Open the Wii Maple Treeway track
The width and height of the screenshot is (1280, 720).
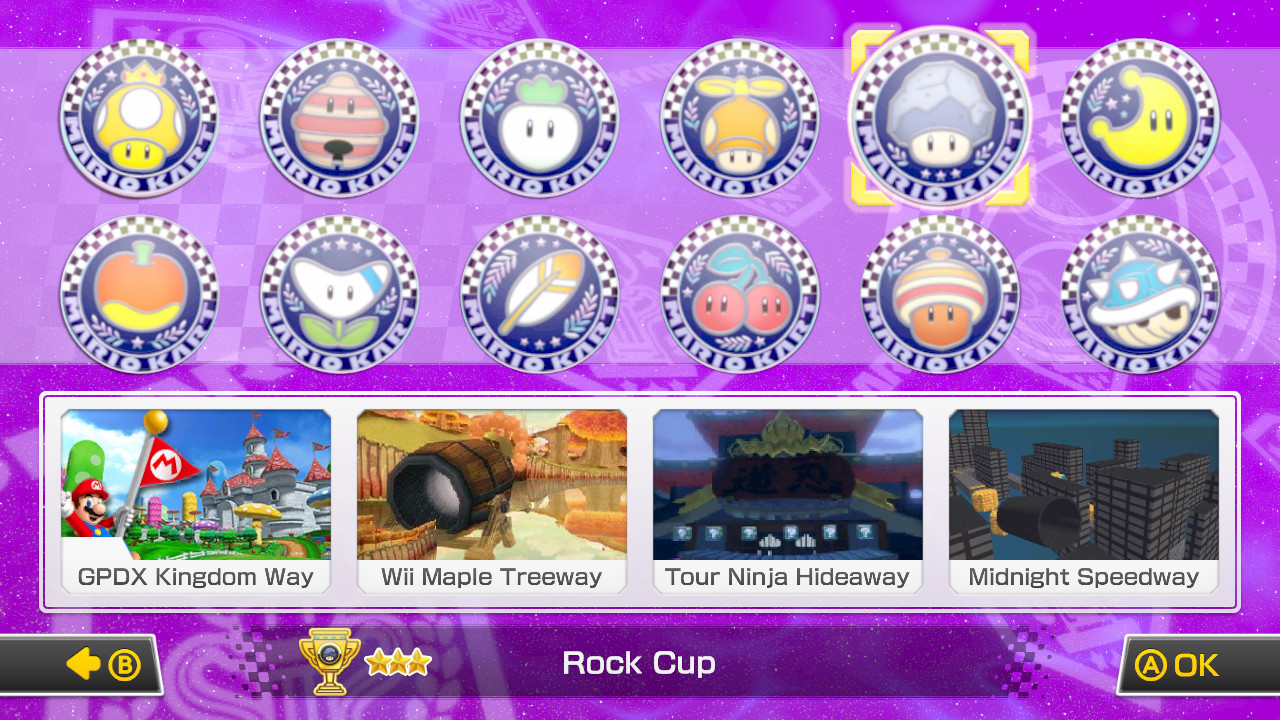(491, 500)
